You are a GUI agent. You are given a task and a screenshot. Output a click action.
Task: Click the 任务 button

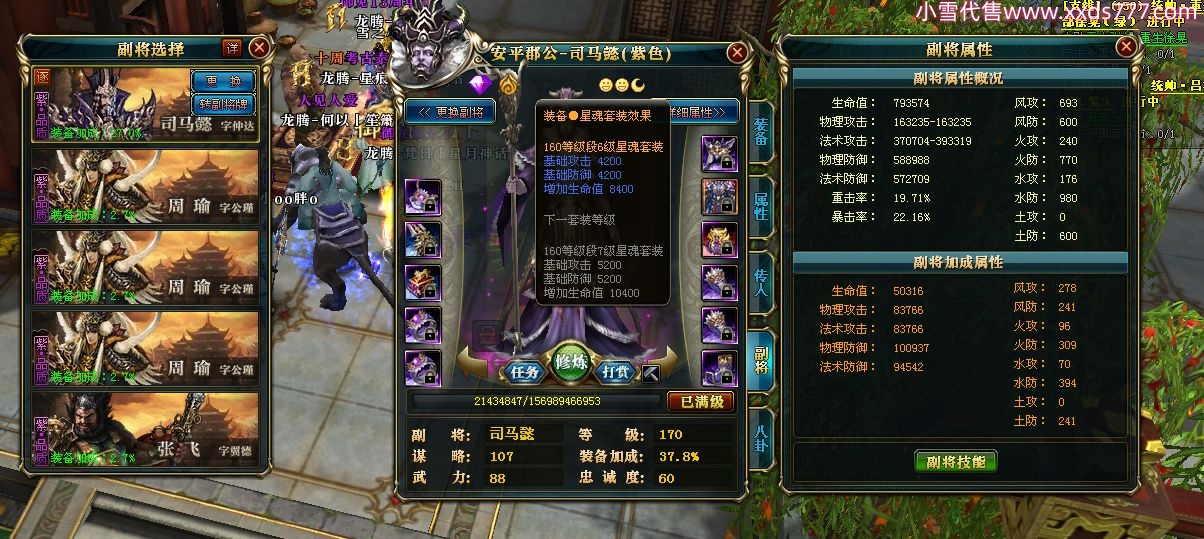click(525, 371)
